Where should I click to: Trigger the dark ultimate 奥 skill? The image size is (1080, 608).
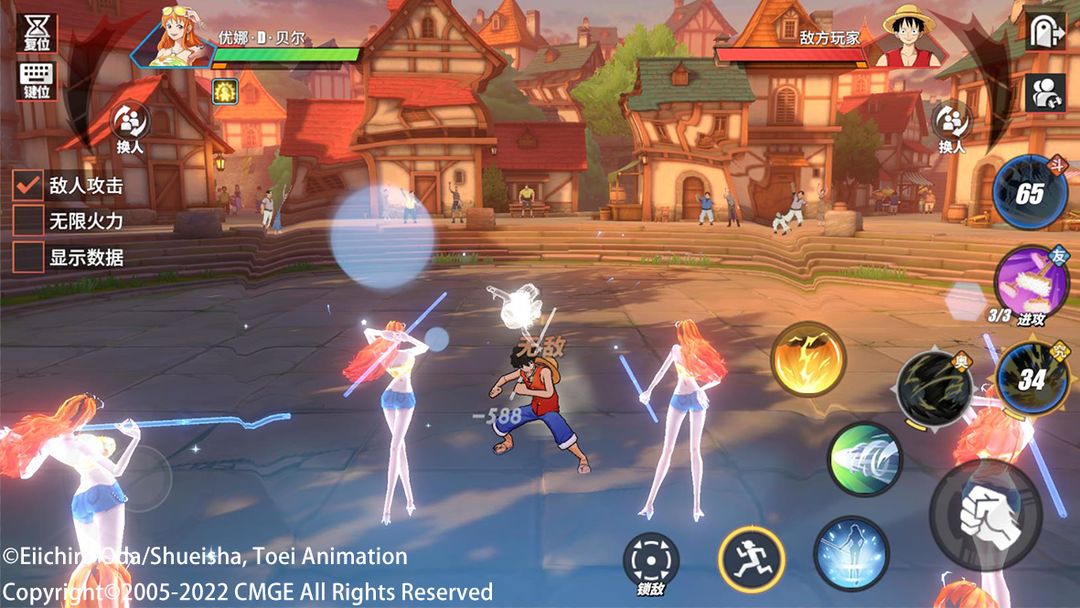(x=934, y=388)
